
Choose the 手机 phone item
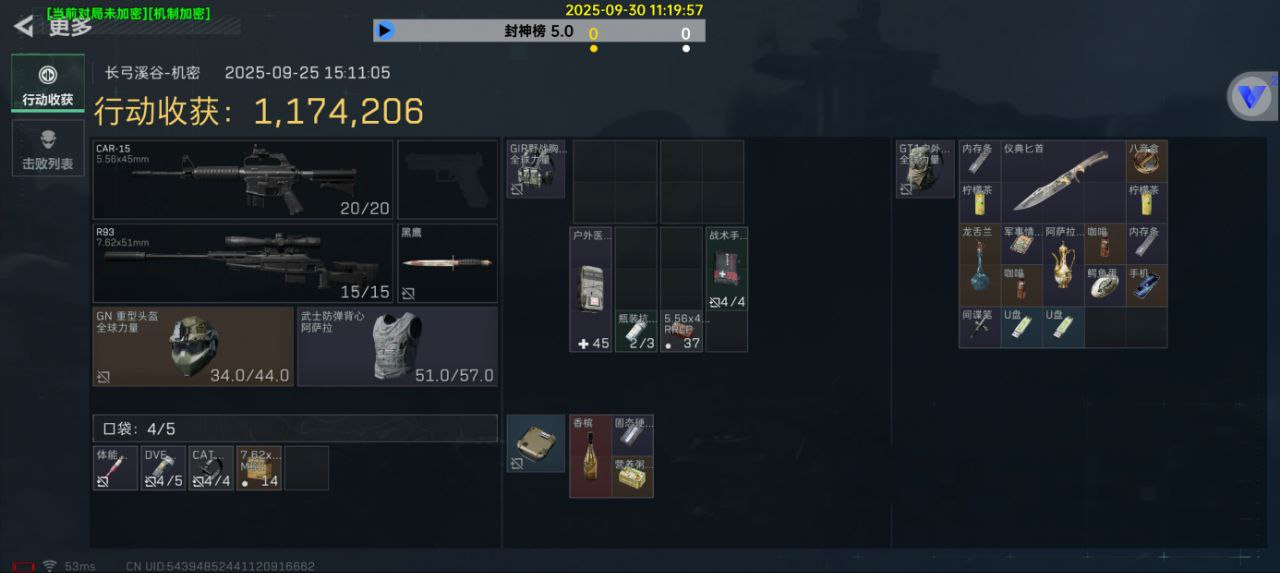[1146, 285]
